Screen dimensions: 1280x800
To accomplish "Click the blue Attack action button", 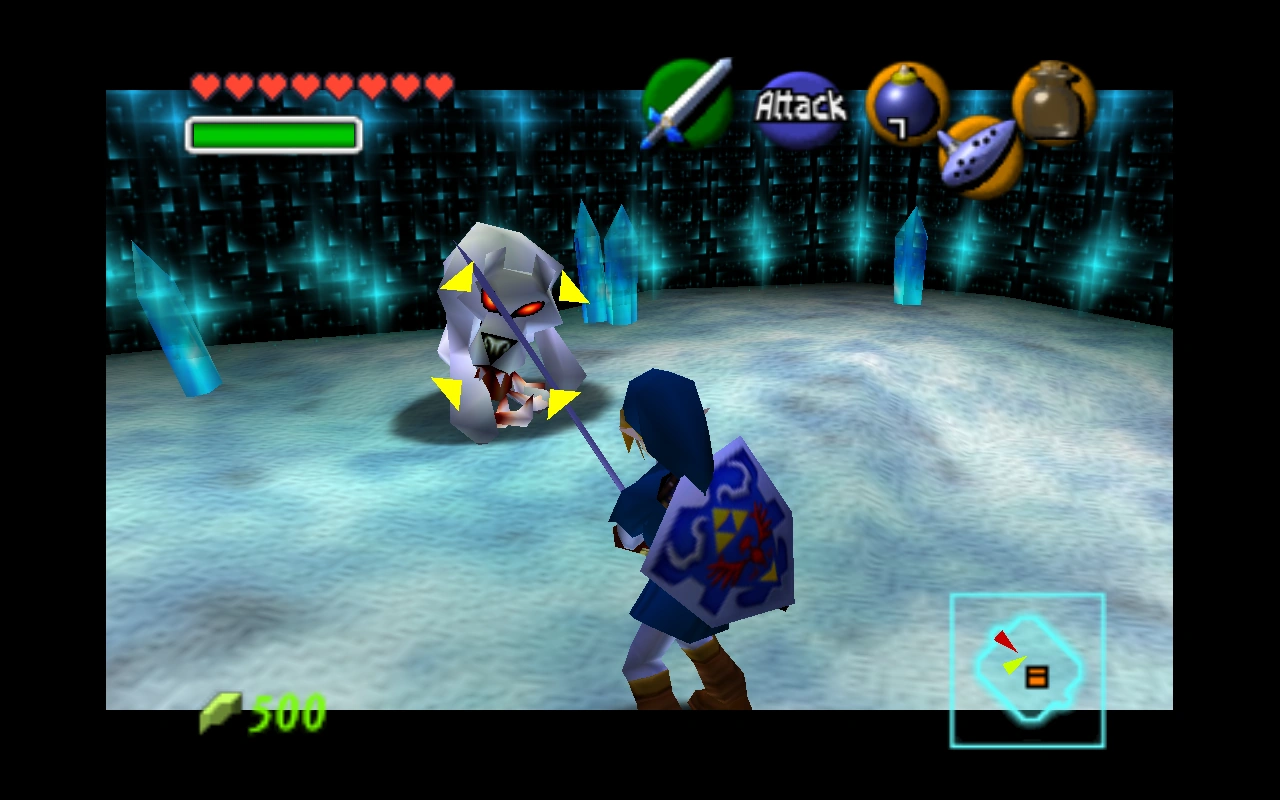I will 800,105.
